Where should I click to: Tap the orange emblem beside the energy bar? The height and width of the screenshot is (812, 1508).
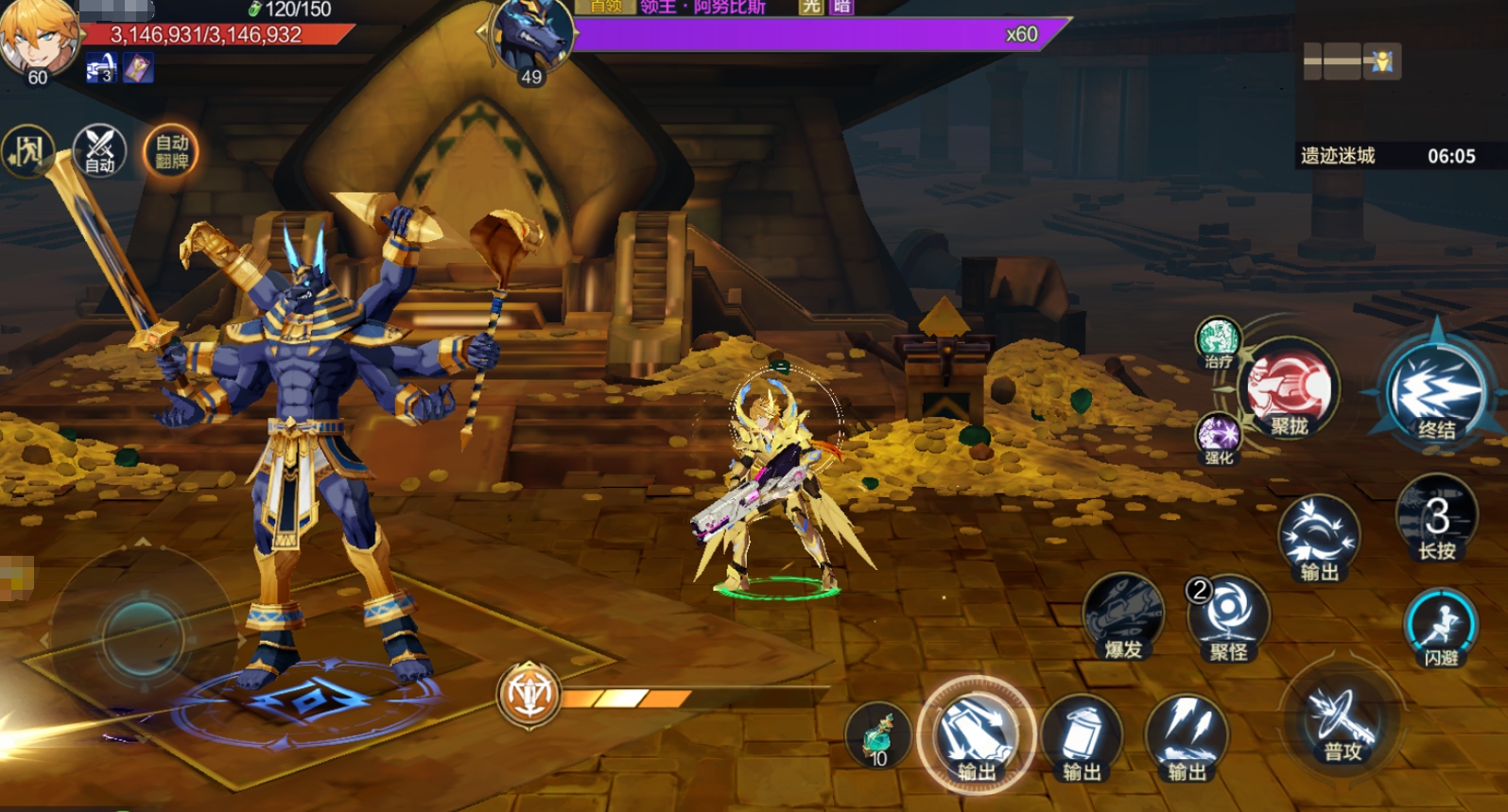tap(529, 696)
